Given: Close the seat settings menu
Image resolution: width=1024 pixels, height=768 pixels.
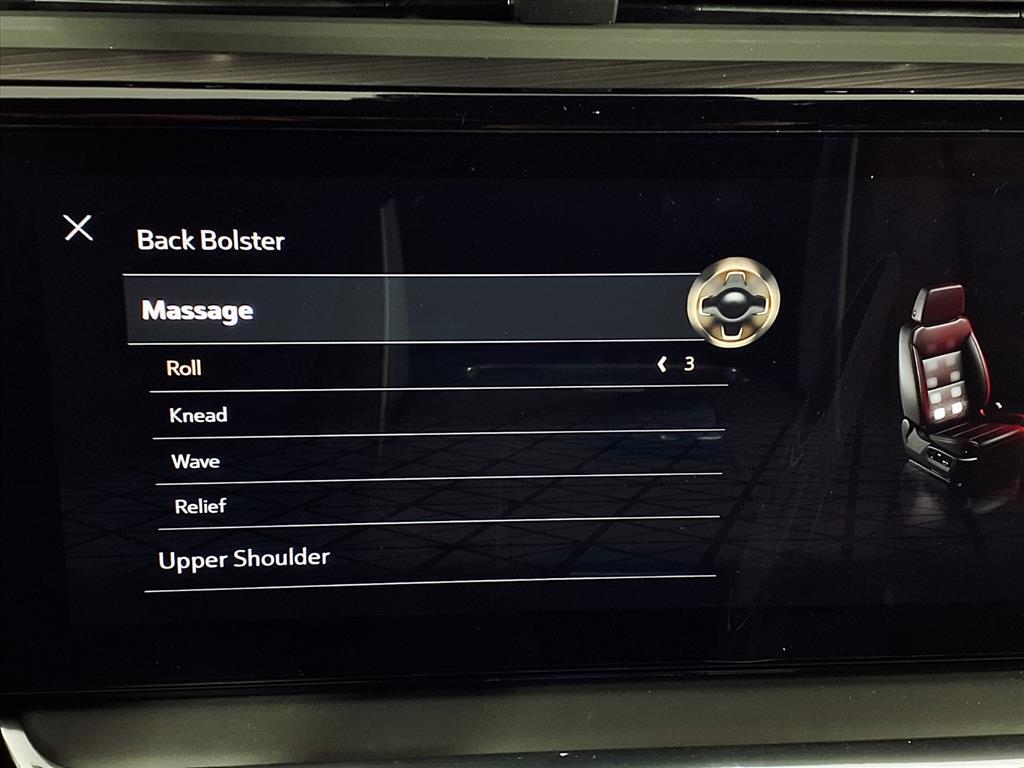Looking at the screenshot, I should pos(78,228).
